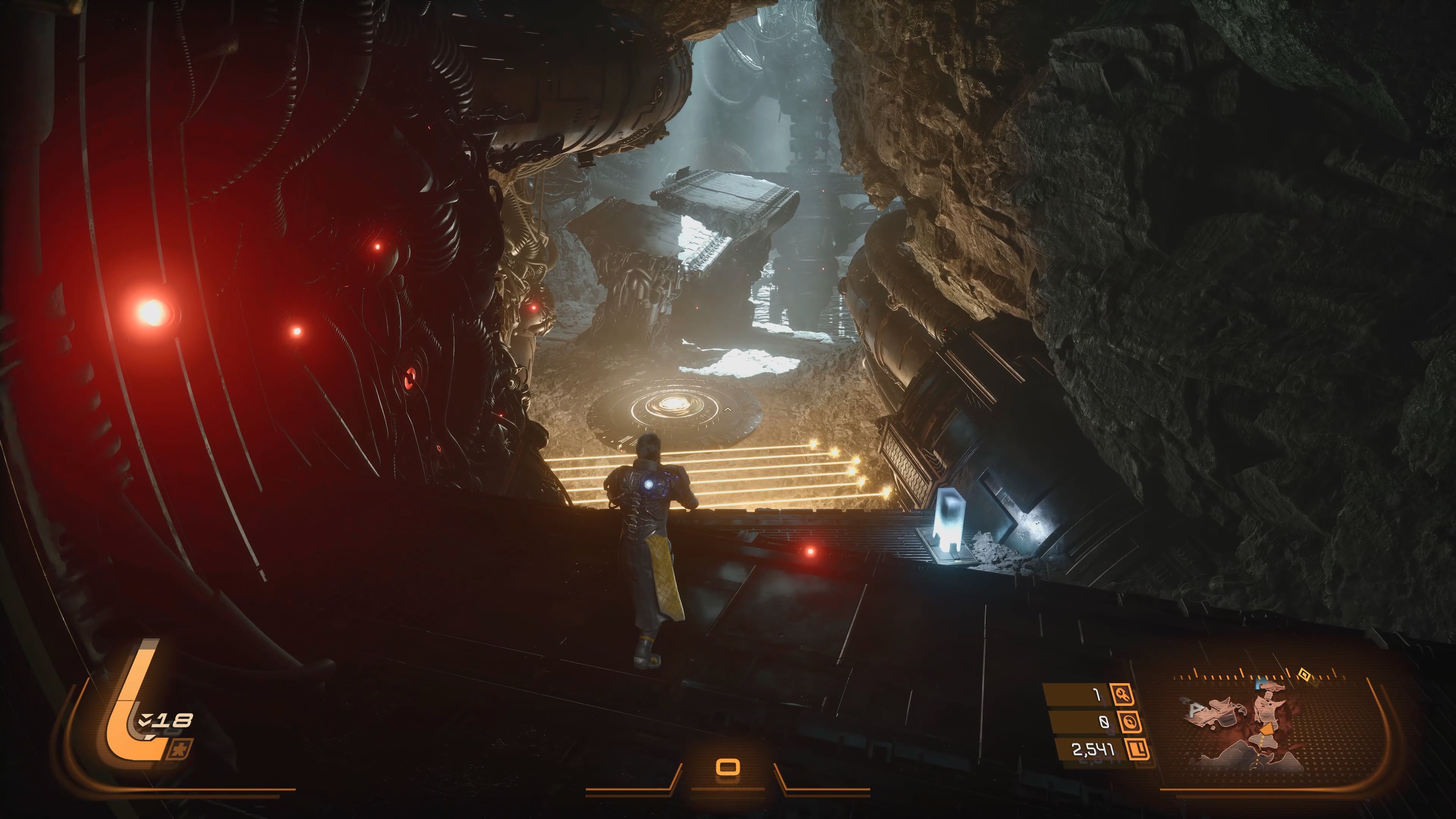Image resolution: width=1456 pixels, height=819 pixels.
Task: Select the yellow diamond marker on the compass
Action: pyautogui.click(x=1304, y=674)
